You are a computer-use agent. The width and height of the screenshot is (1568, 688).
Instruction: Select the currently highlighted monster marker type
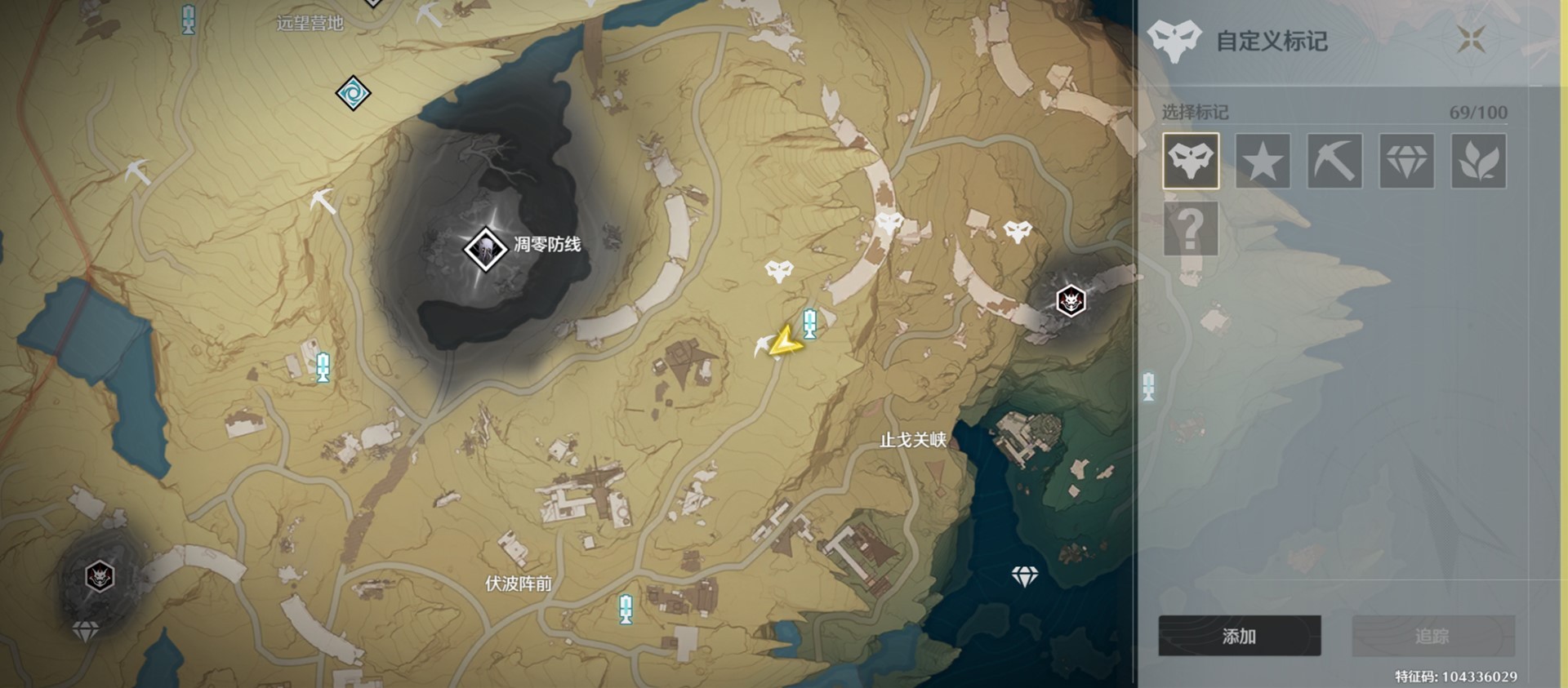pyautogui.click(x=1191, y=161)
